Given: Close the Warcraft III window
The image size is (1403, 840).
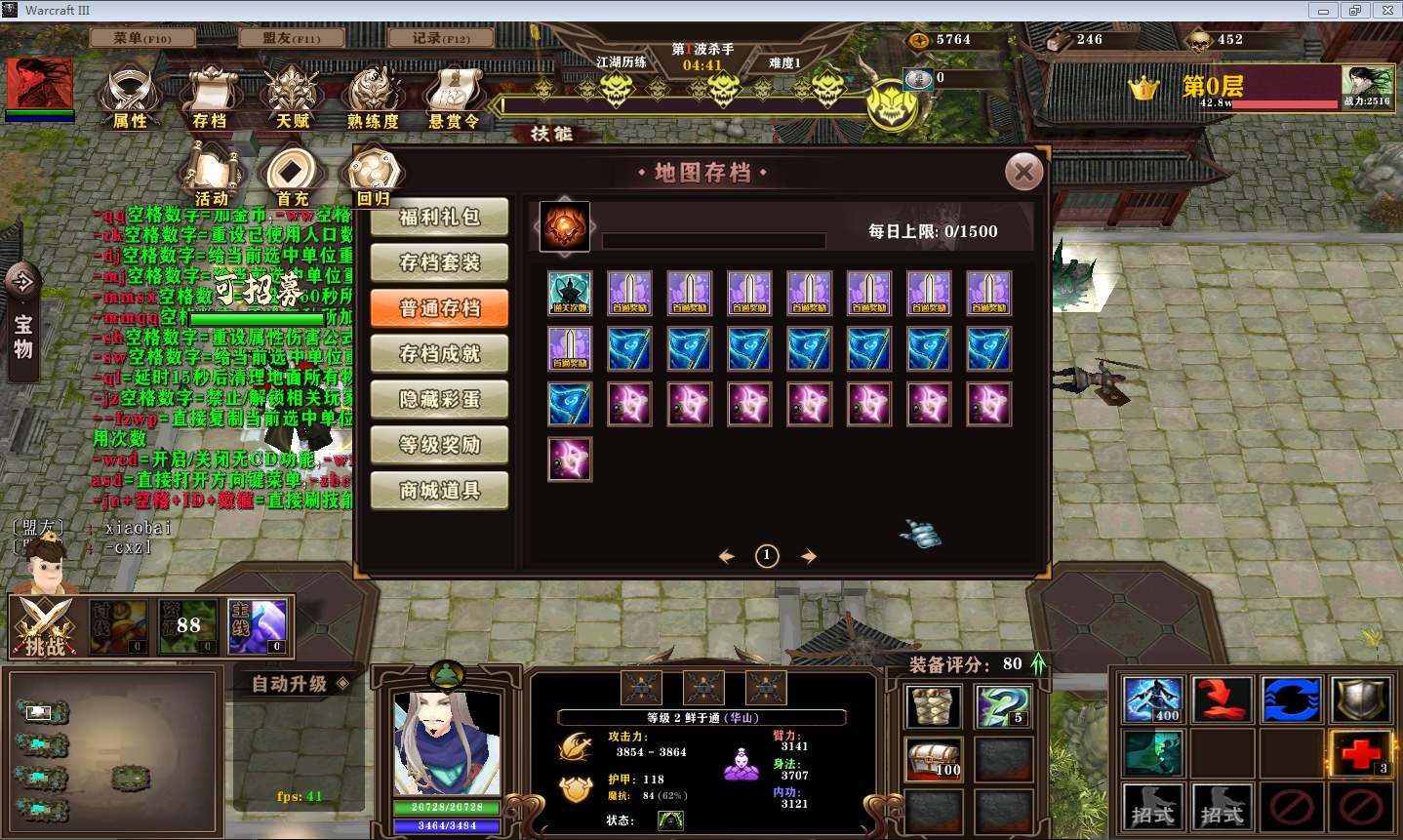Looking at the screenshot, I should pyautogui.click(x=1386, y=11).
